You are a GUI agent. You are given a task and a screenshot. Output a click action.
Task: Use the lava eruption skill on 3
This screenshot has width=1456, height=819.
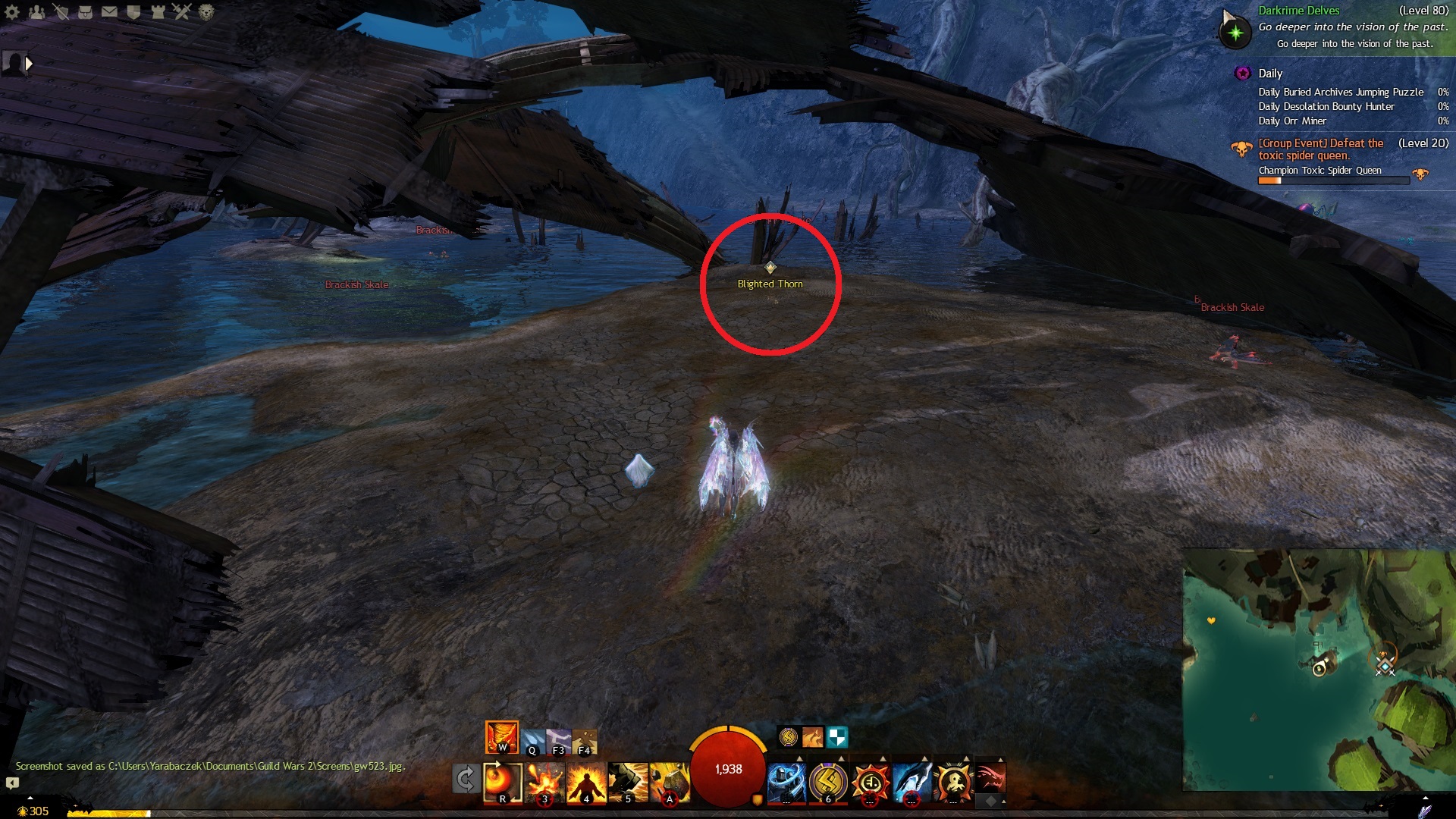pyautogui.click(x=545, y=782)
